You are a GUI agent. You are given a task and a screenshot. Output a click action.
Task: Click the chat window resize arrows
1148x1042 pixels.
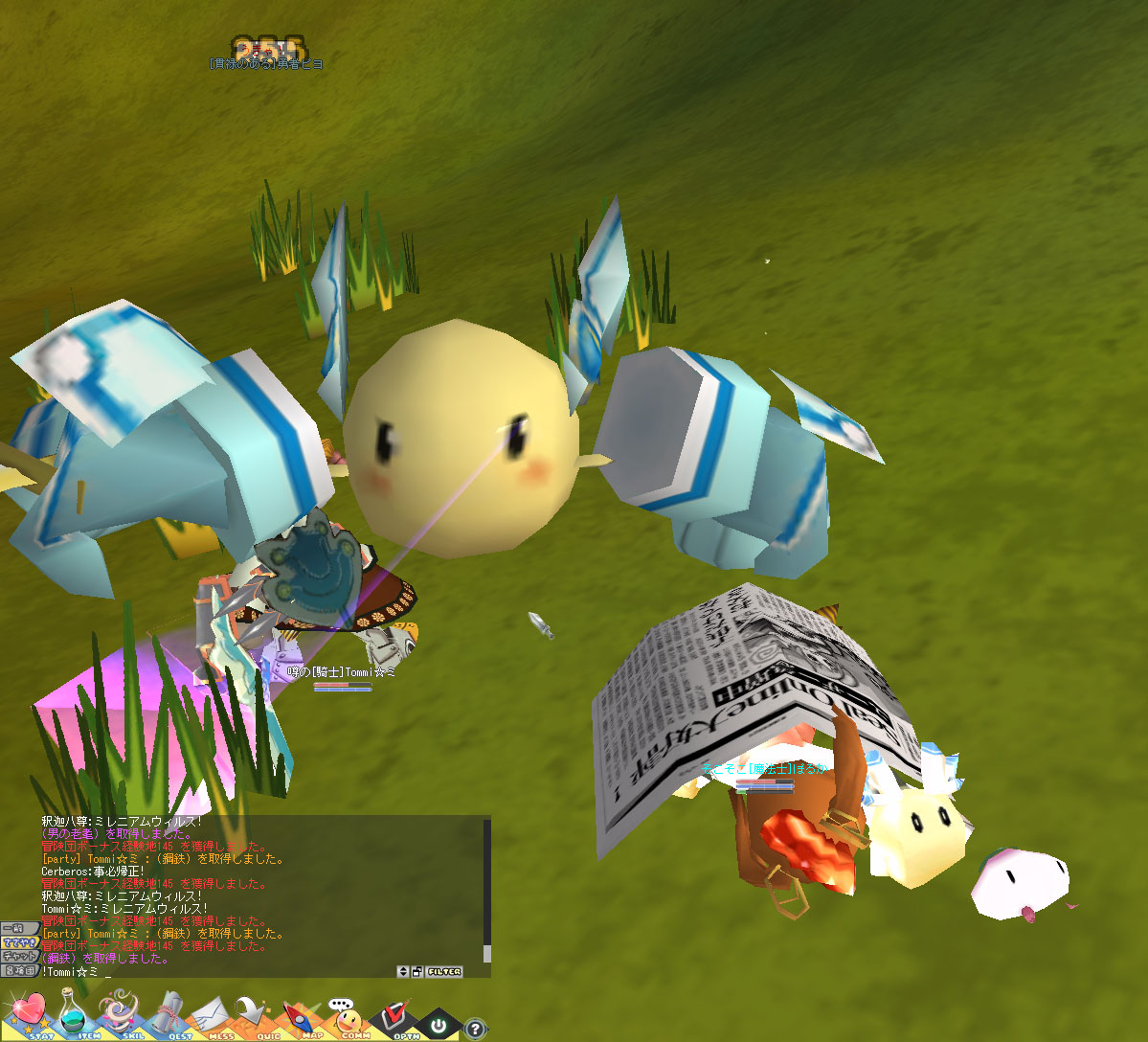click(404, 971)
